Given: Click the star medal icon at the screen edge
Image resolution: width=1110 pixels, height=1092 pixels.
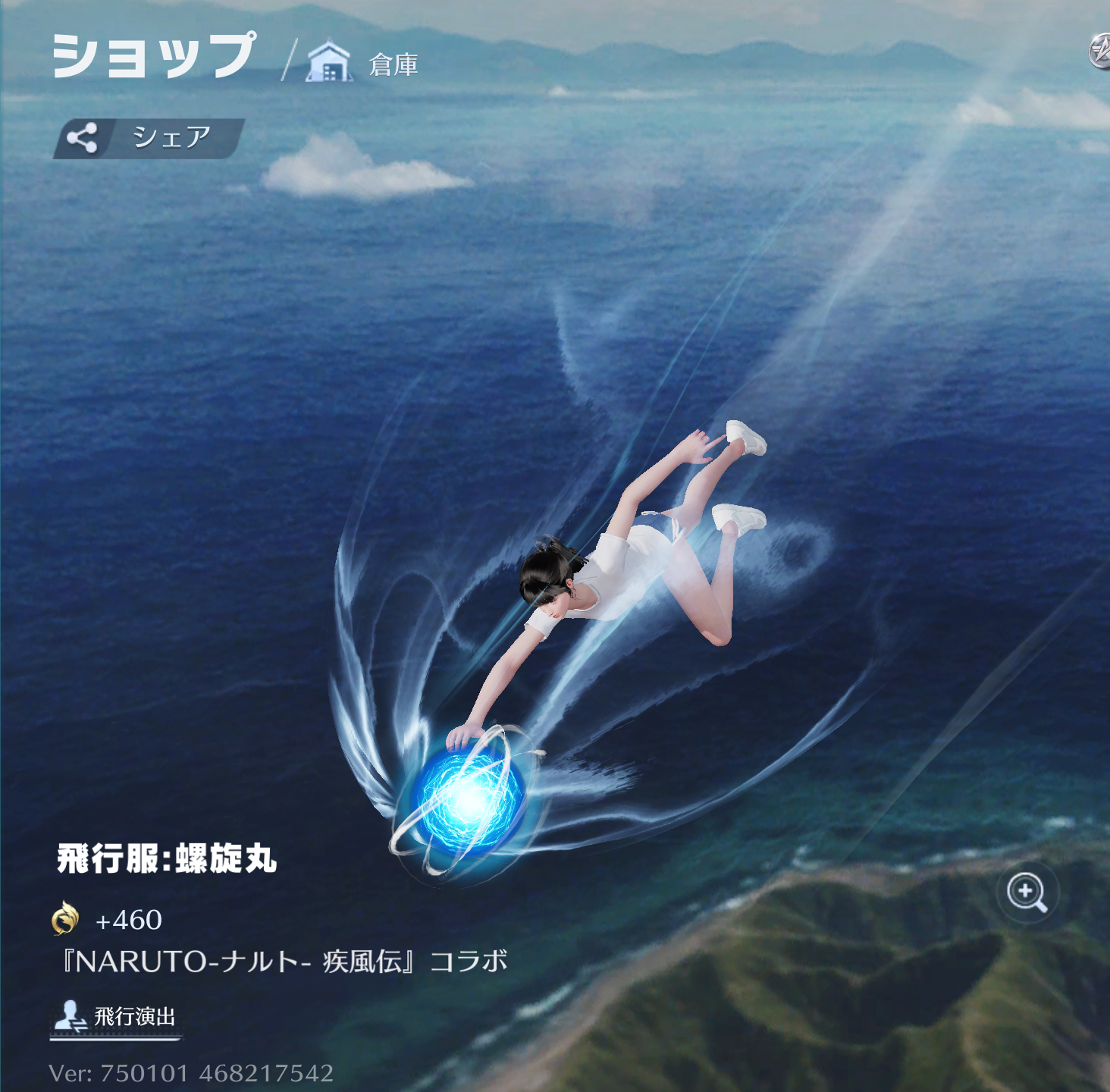Looking at the screenshot, I should (1099, 52).
